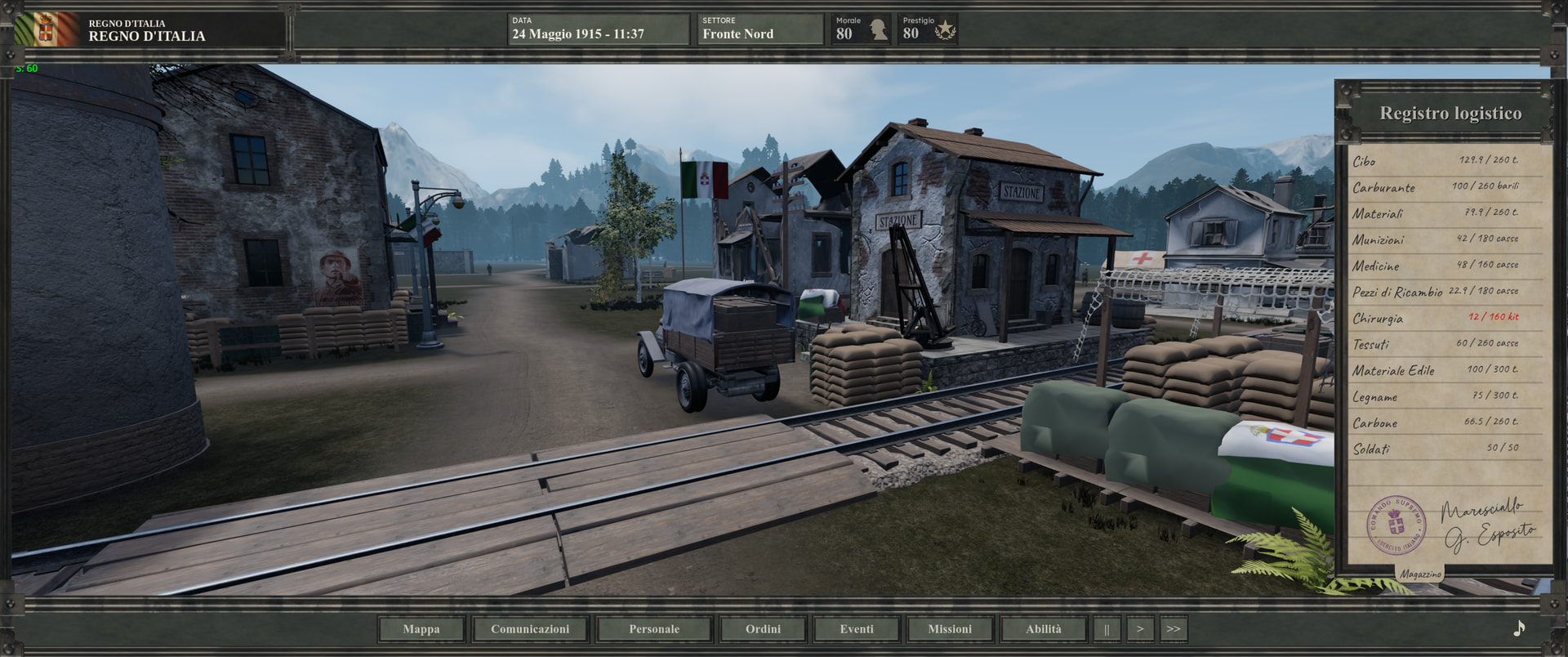Image resolution: width=1568 pixels, height=657 pixels.
Task: Set time to normal speed arrow
Action: pyautogui.click(x=1140, y=629)
